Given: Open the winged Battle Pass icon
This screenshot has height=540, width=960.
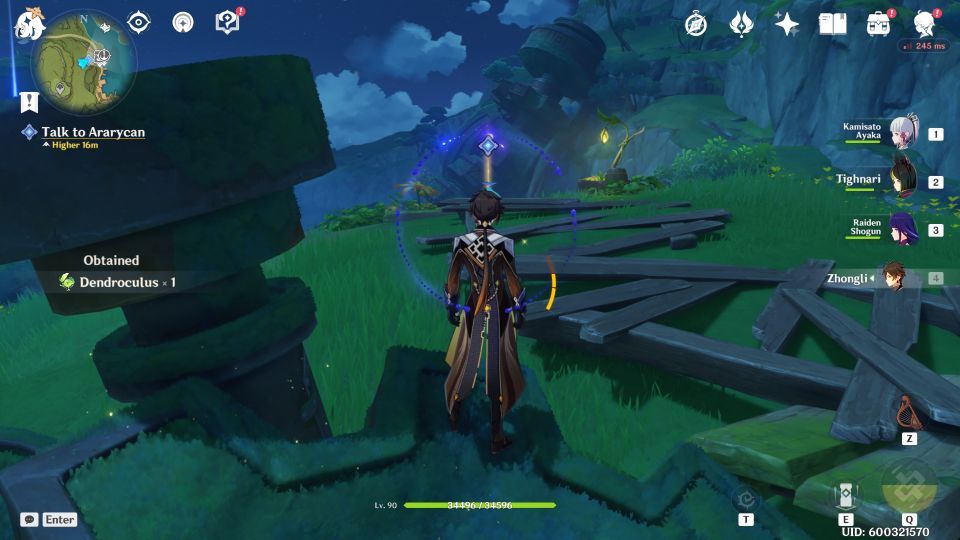Looking at the screenshot, I should pyautogui.click(x=741, y=24).
